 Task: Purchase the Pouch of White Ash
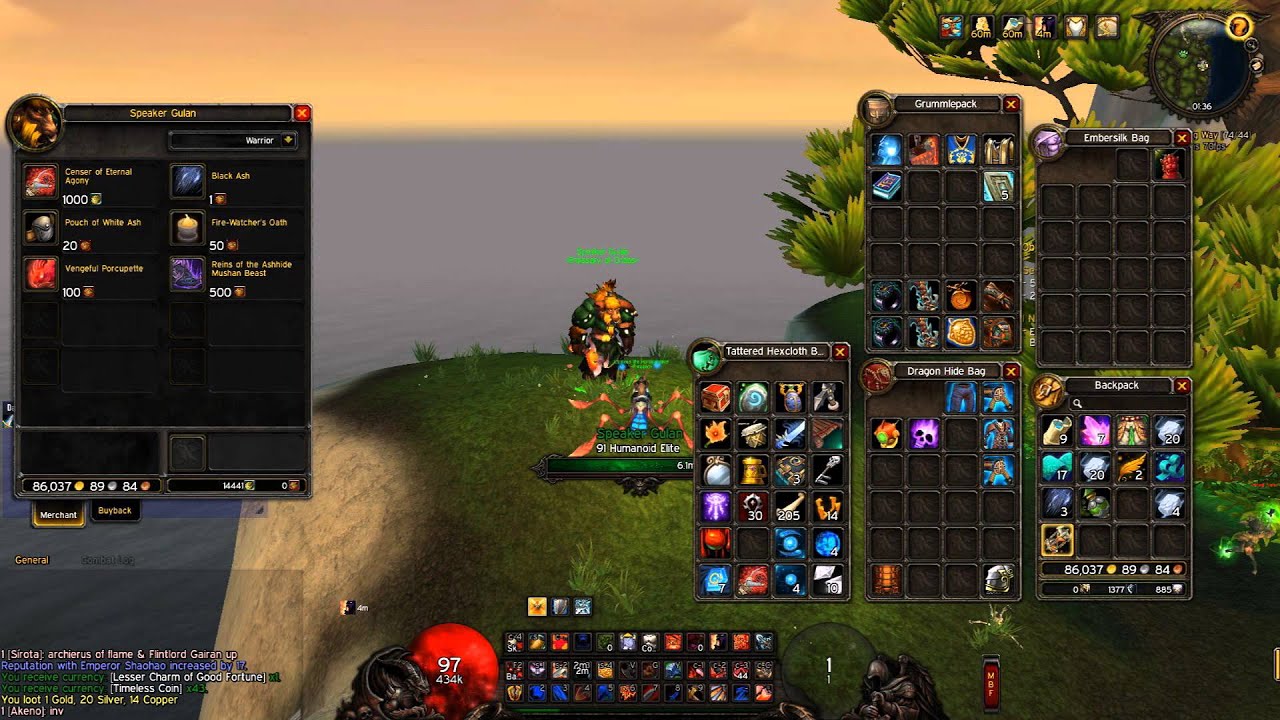41,227
